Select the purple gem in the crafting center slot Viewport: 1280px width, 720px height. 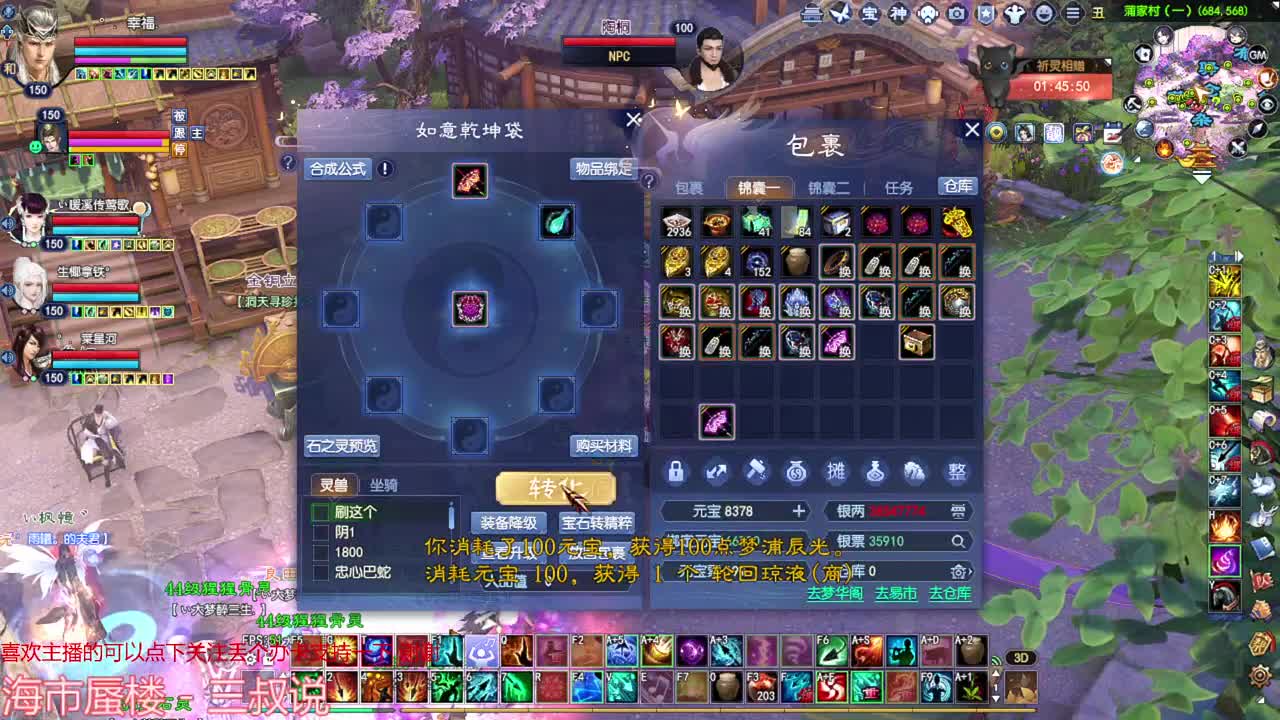[x=468, y=310]
